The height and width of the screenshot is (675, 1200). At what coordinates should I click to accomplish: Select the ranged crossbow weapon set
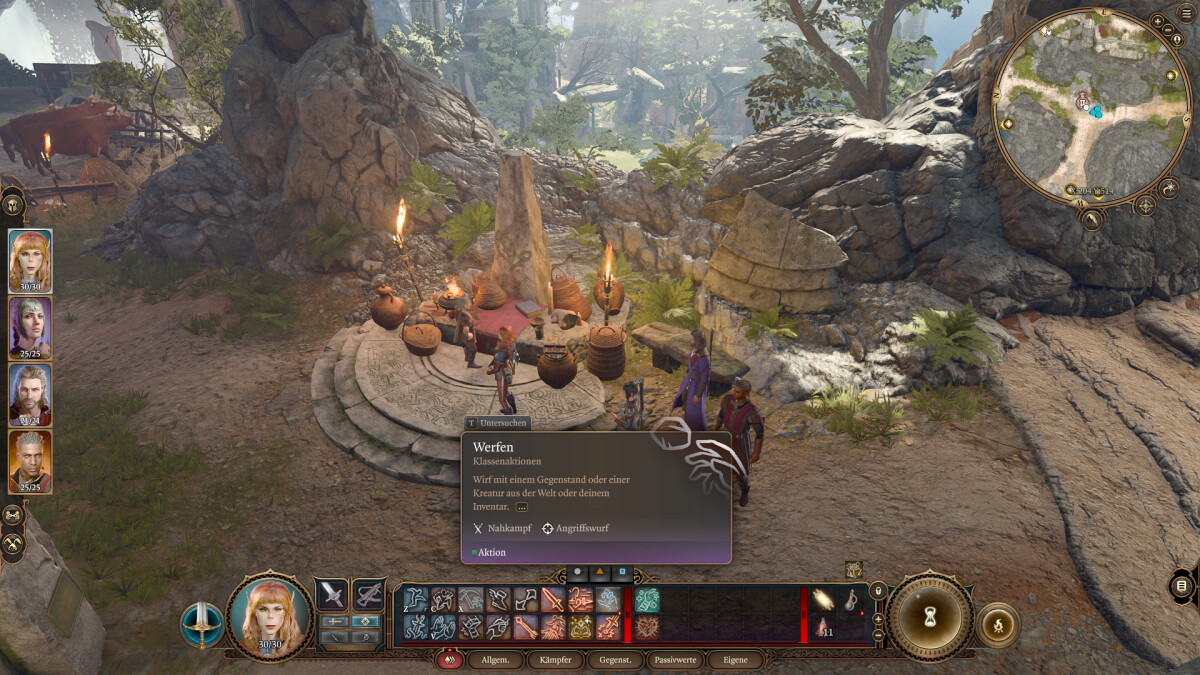click(369, 595)
